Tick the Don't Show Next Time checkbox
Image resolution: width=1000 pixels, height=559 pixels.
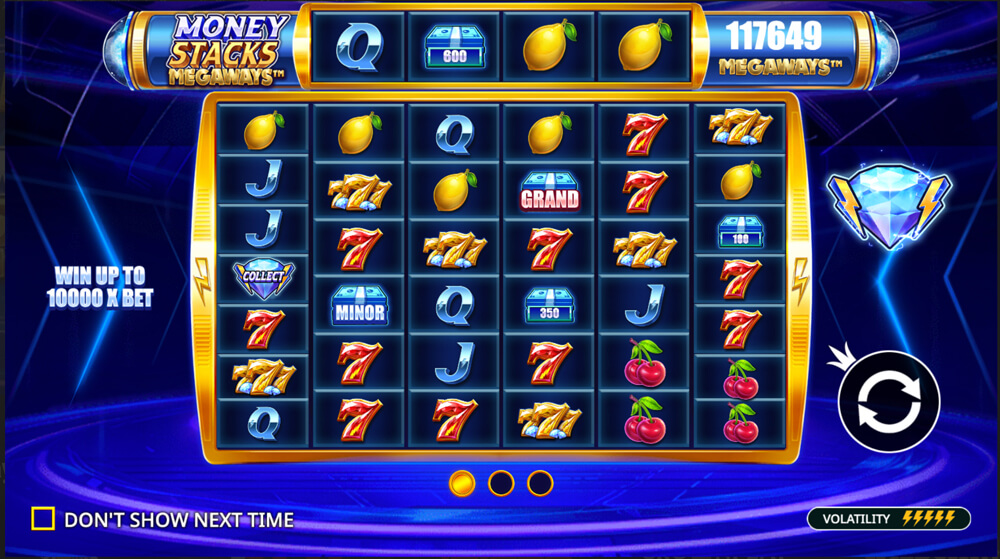tap(43, 518)
